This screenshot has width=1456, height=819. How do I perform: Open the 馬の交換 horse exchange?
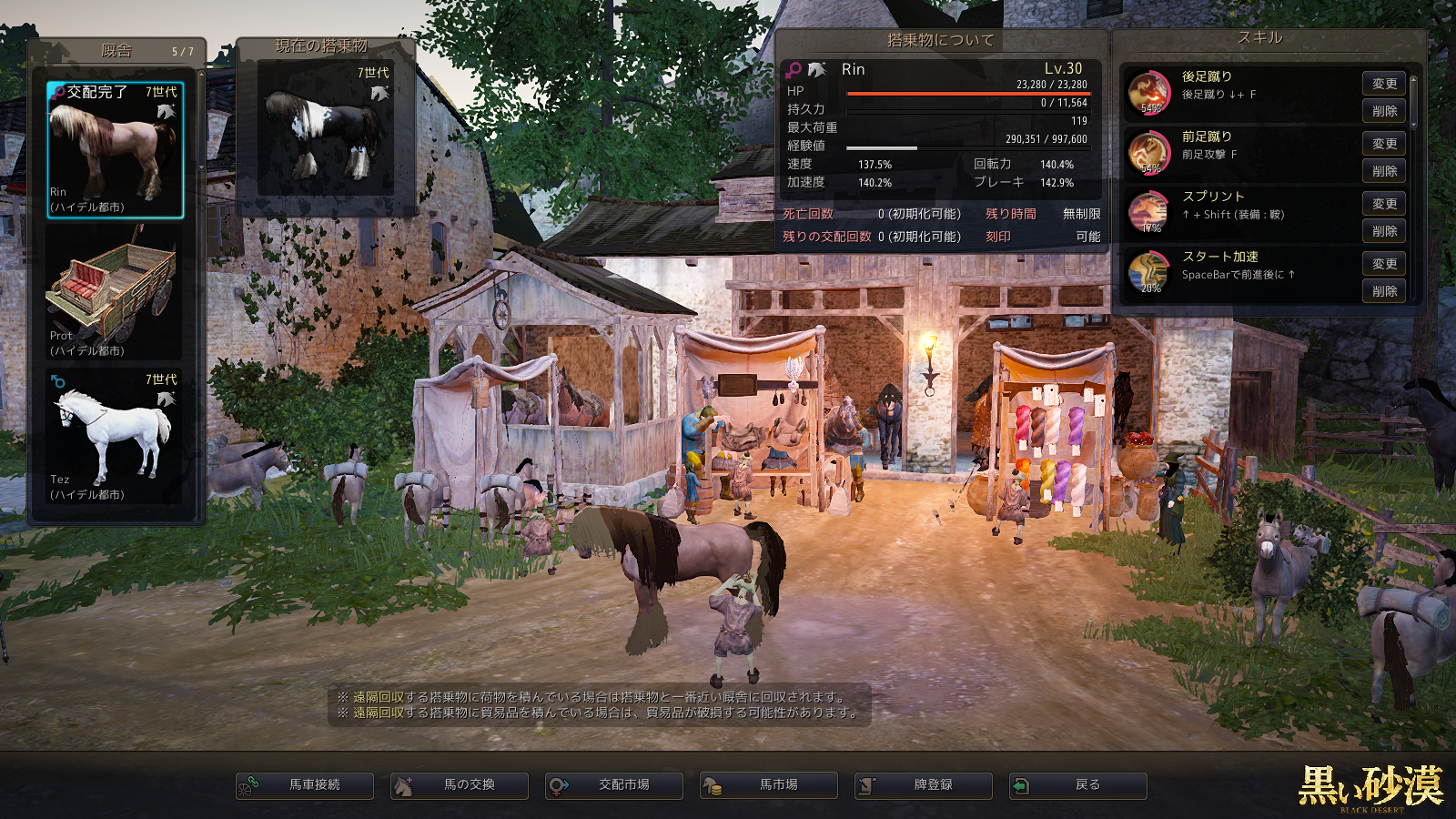[x=460, y=785]
